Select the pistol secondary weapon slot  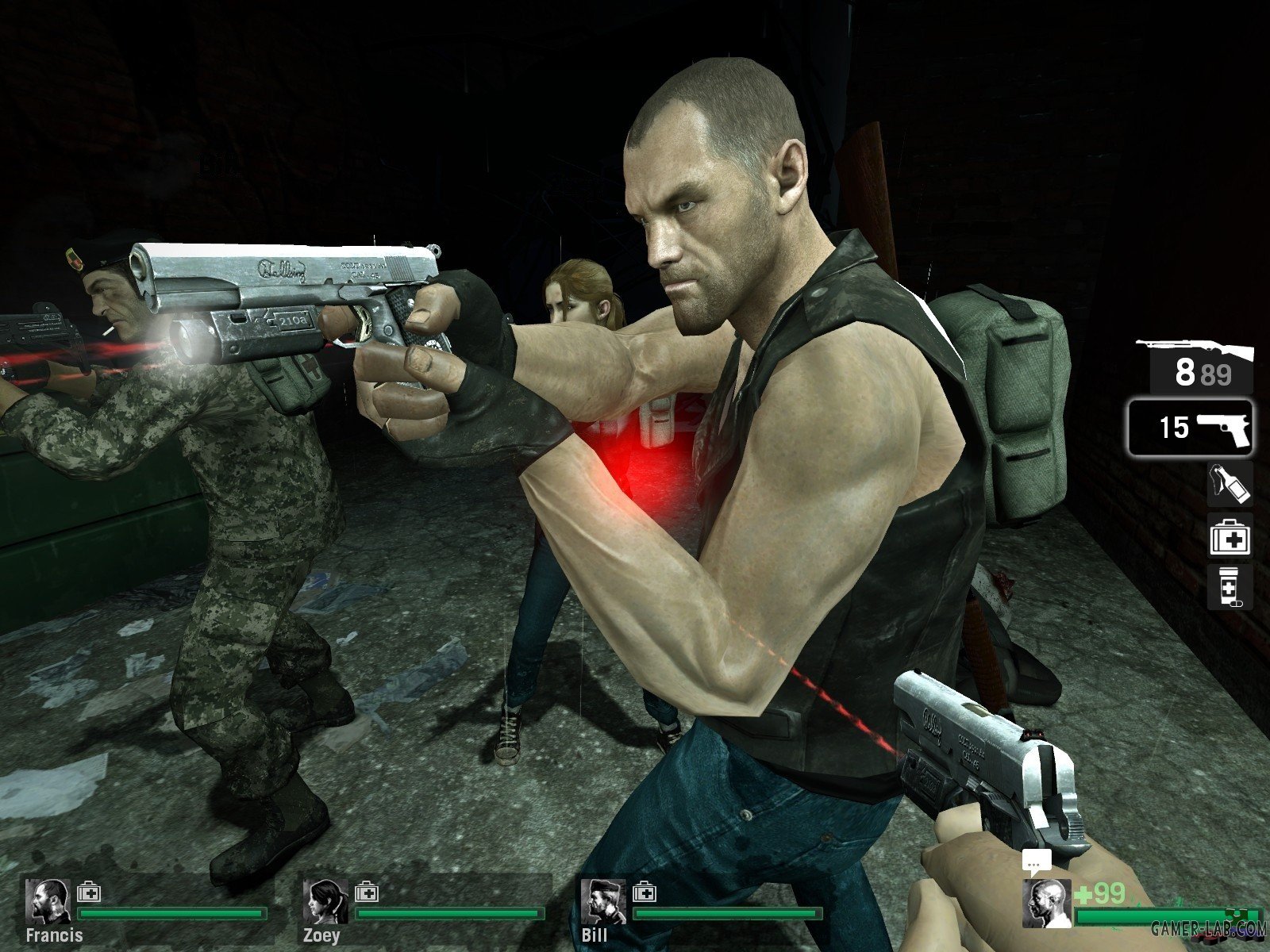[1190, 428]
